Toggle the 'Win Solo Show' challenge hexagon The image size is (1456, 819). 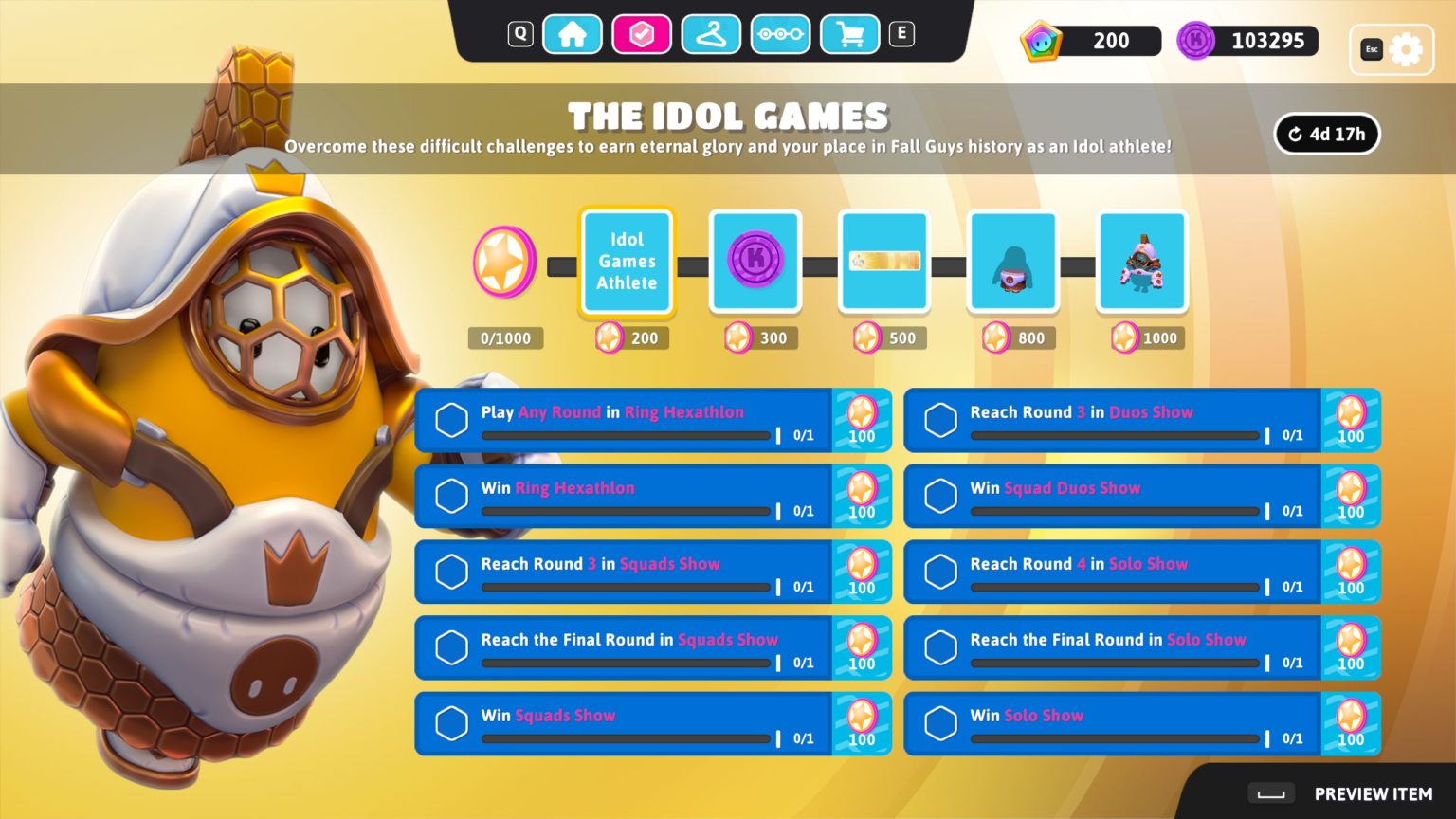coord(940,722)
